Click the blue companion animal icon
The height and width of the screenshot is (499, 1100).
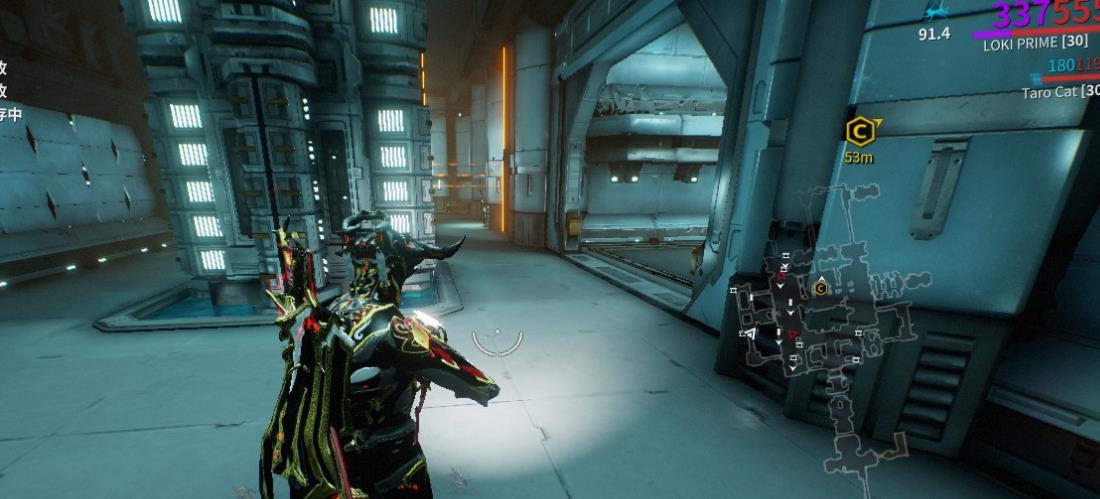click(x=934, y=13)
